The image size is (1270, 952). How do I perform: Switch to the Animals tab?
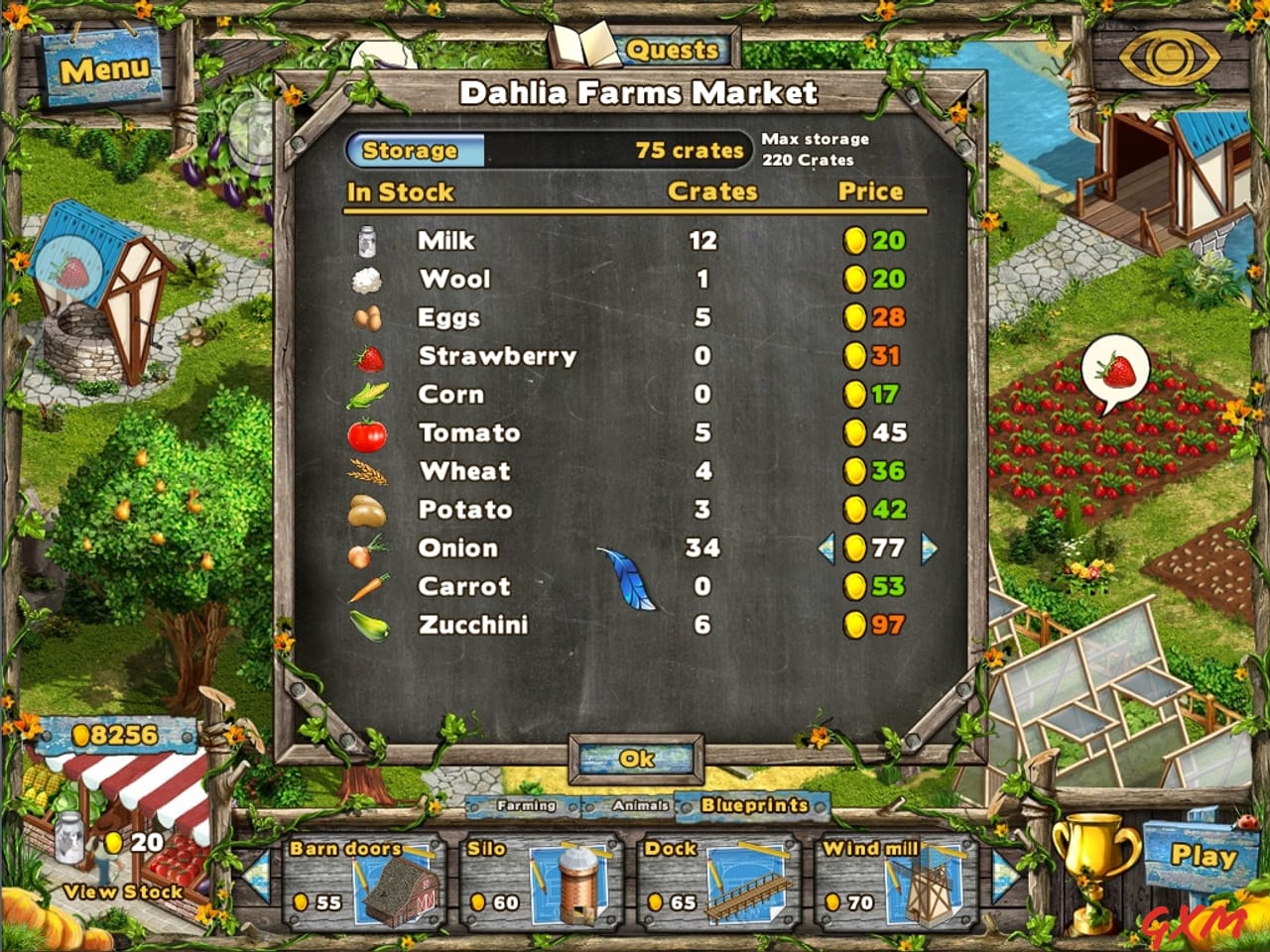click(643, 807)
